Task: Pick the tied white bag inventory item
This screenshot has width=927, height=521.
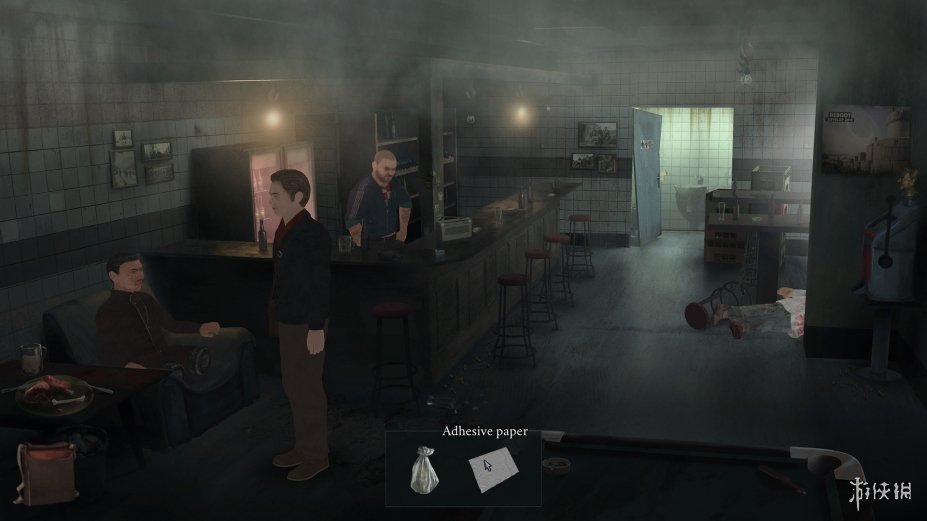Action: coord(423,470)
